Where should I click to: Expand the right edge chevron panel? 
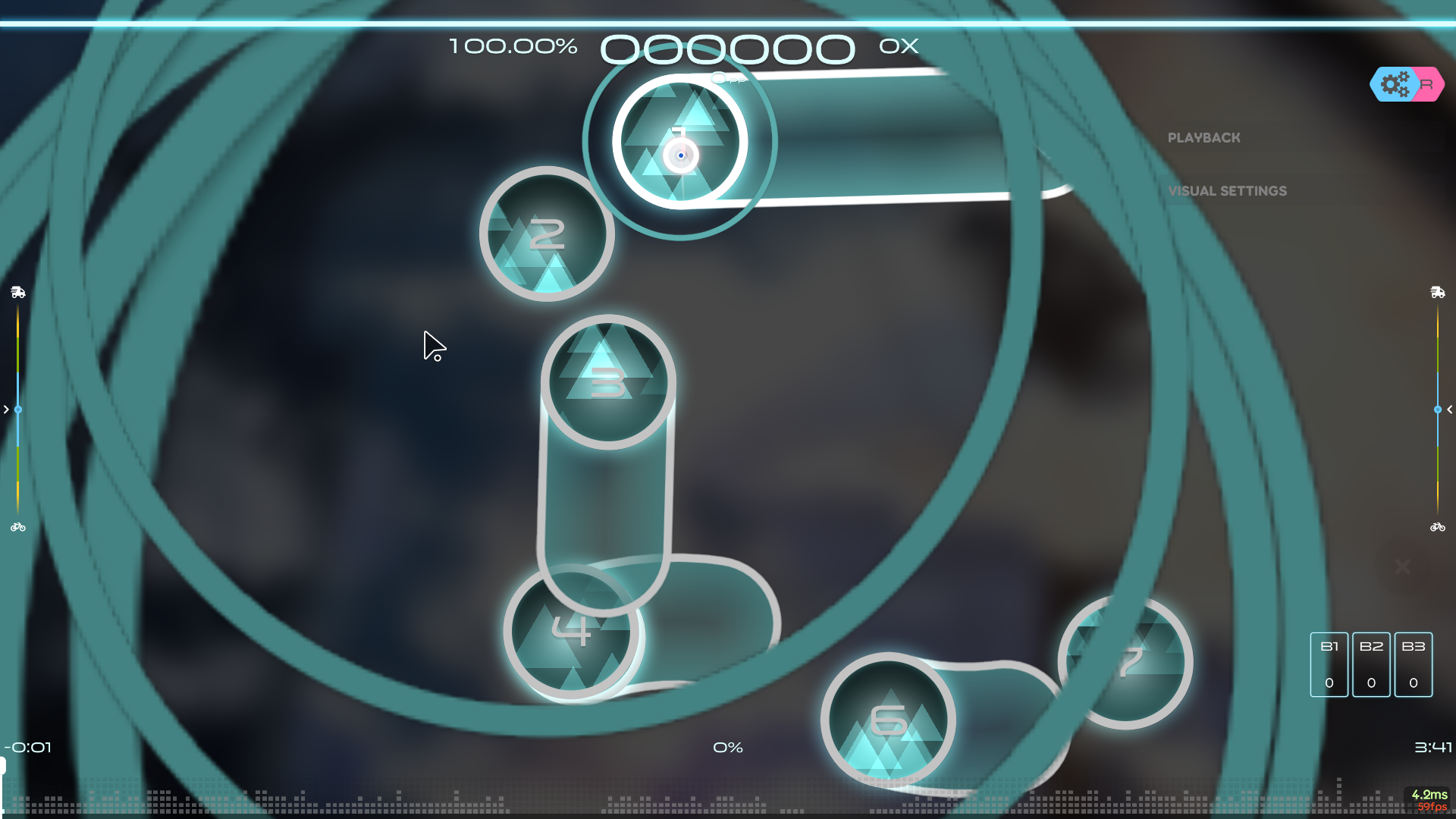coord(1449,409)
